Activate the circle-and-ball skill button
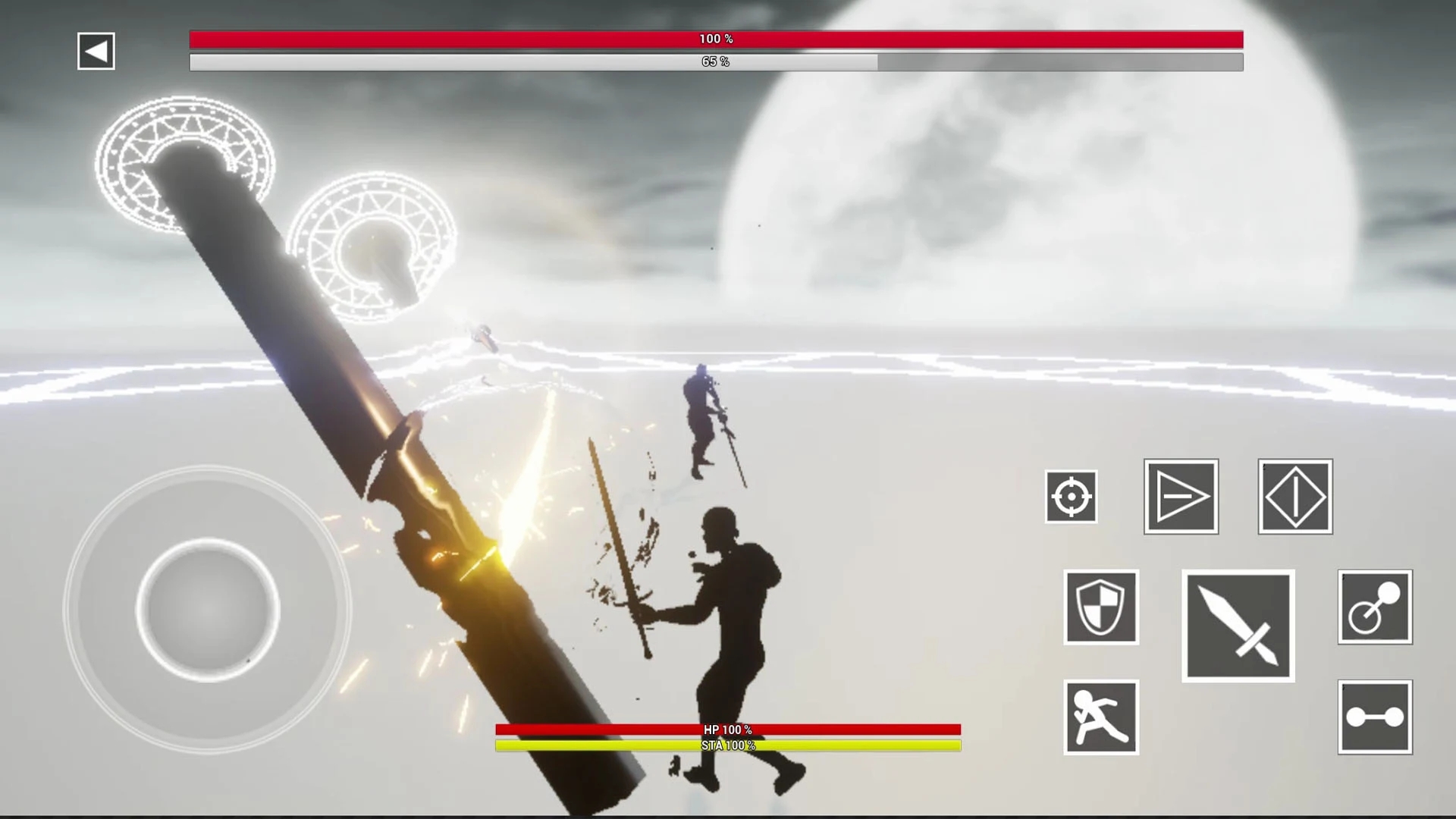The height and width of the screenshot is (819, 1456). tap(1374, 607)
